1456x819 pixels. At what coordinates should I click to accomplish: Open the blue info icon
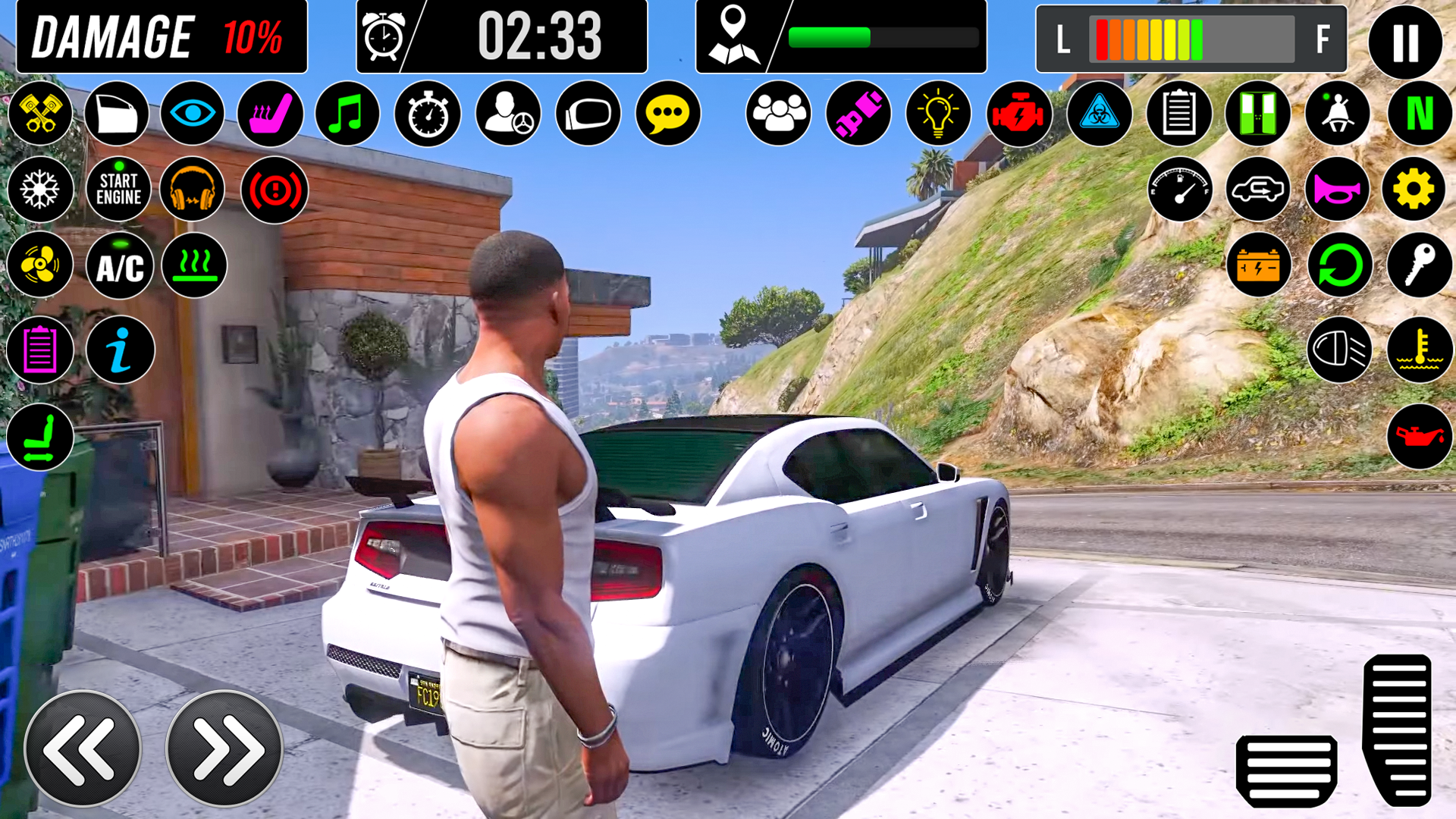(120, 350)
